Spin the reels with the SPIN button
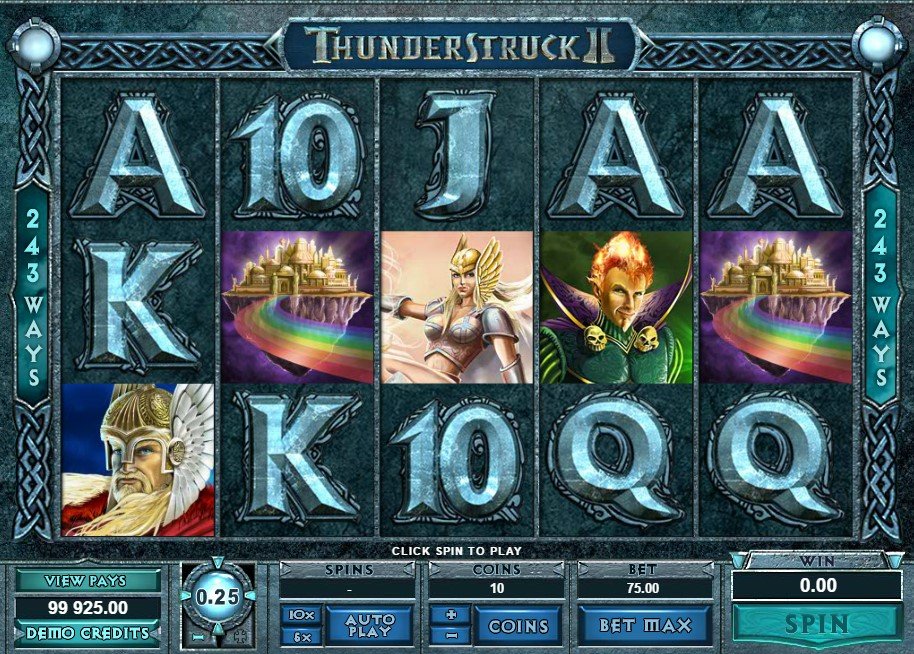 817,625
